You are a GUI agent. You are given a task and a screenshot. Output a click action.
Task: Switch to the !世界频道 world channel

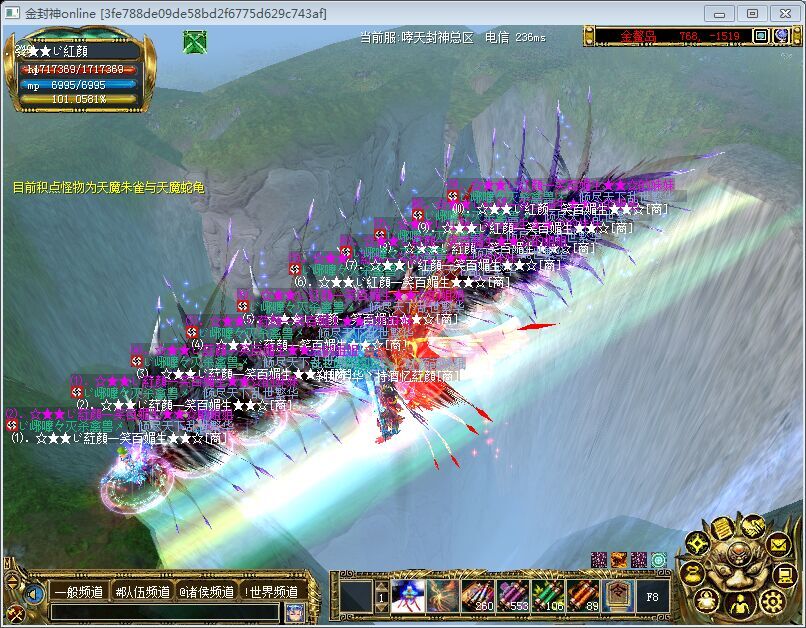coord(270,592)
